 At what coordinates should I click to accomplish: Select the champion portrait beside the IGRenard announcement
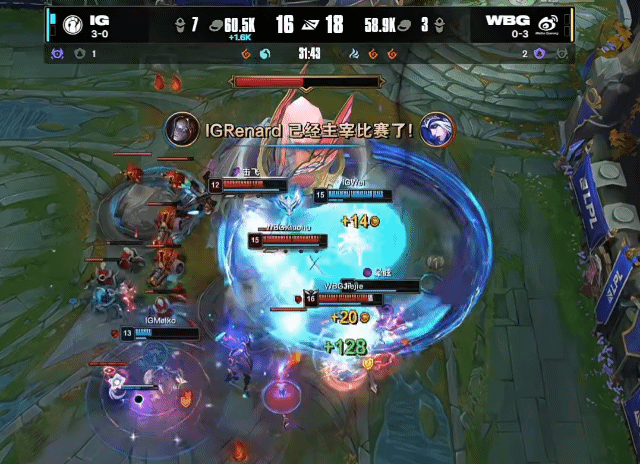181,128
